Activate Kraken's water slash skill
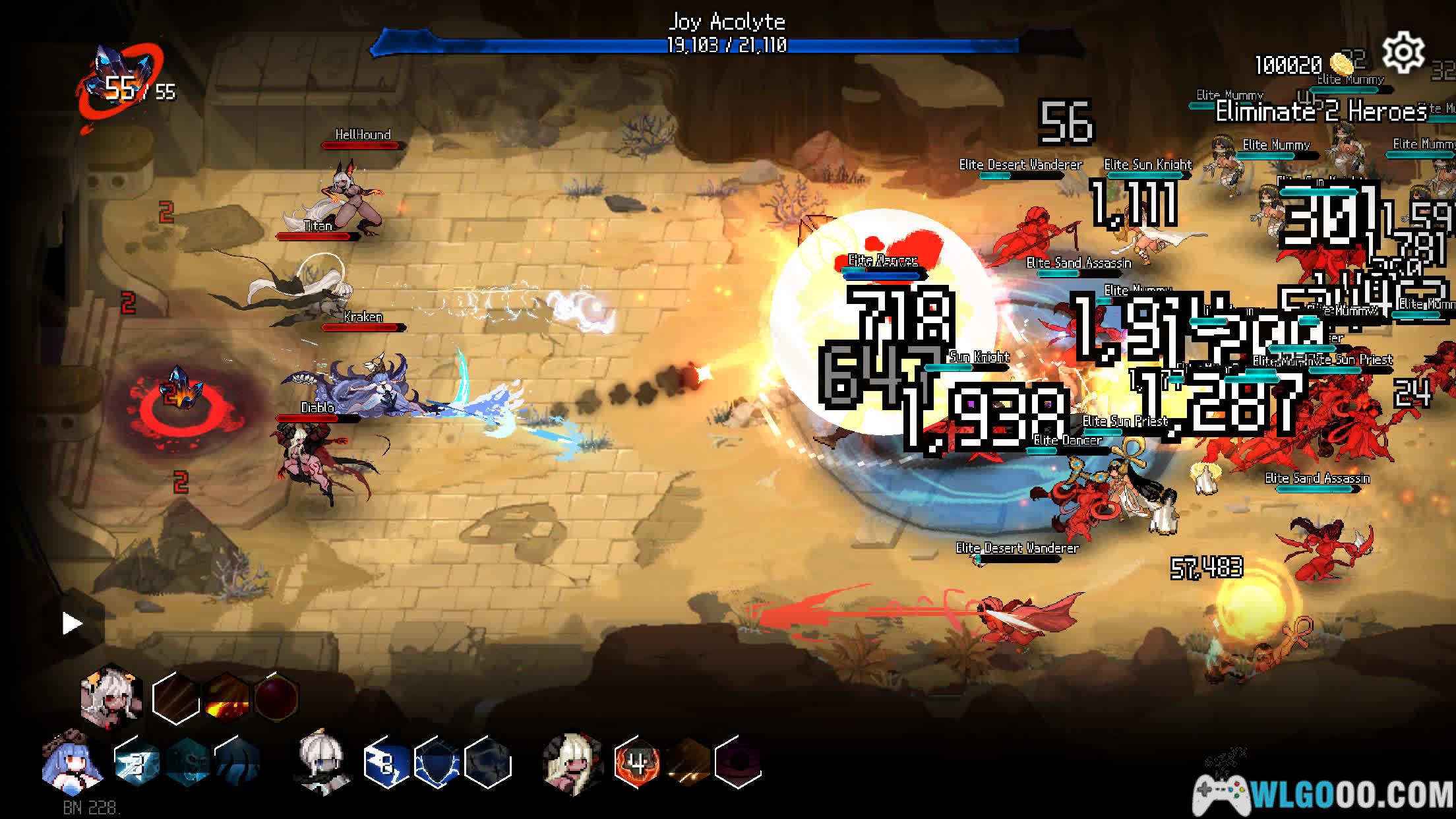Screen dimensions: 1456x819 [136, 764]
